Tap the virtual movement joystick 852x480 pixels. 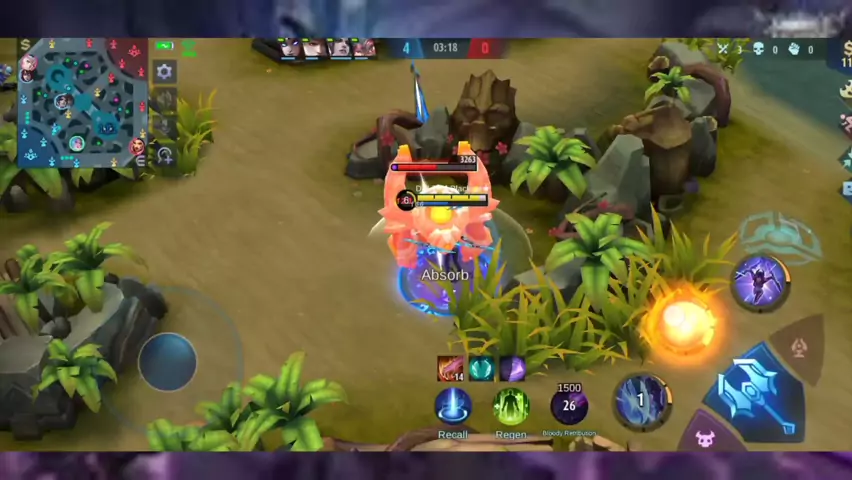tap(168, 360)
